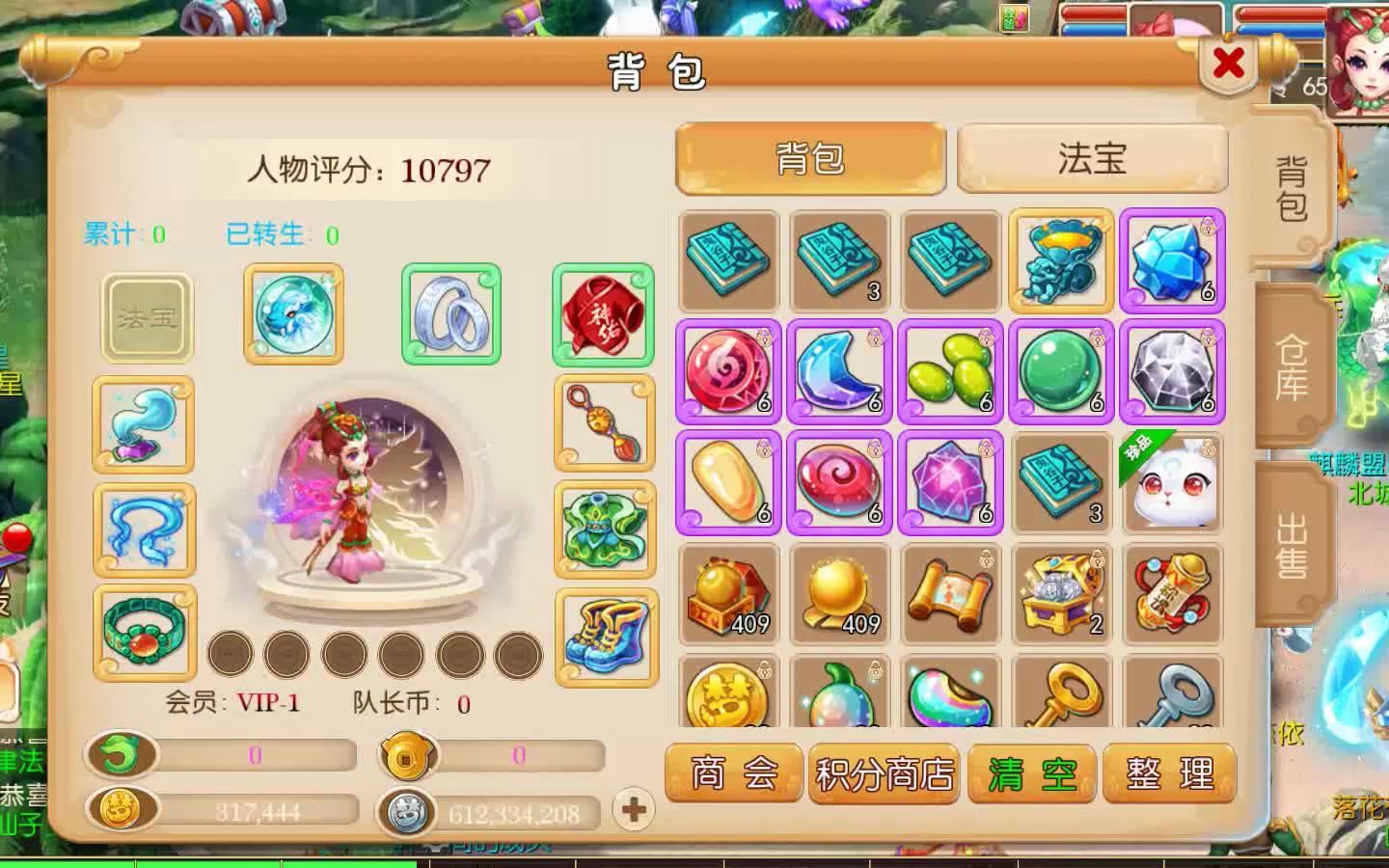This screenshot has height=868, width=1389.
Task: Sort the bag with the 整理 button
Action: pyautogui.click(x=1169, y=772)
